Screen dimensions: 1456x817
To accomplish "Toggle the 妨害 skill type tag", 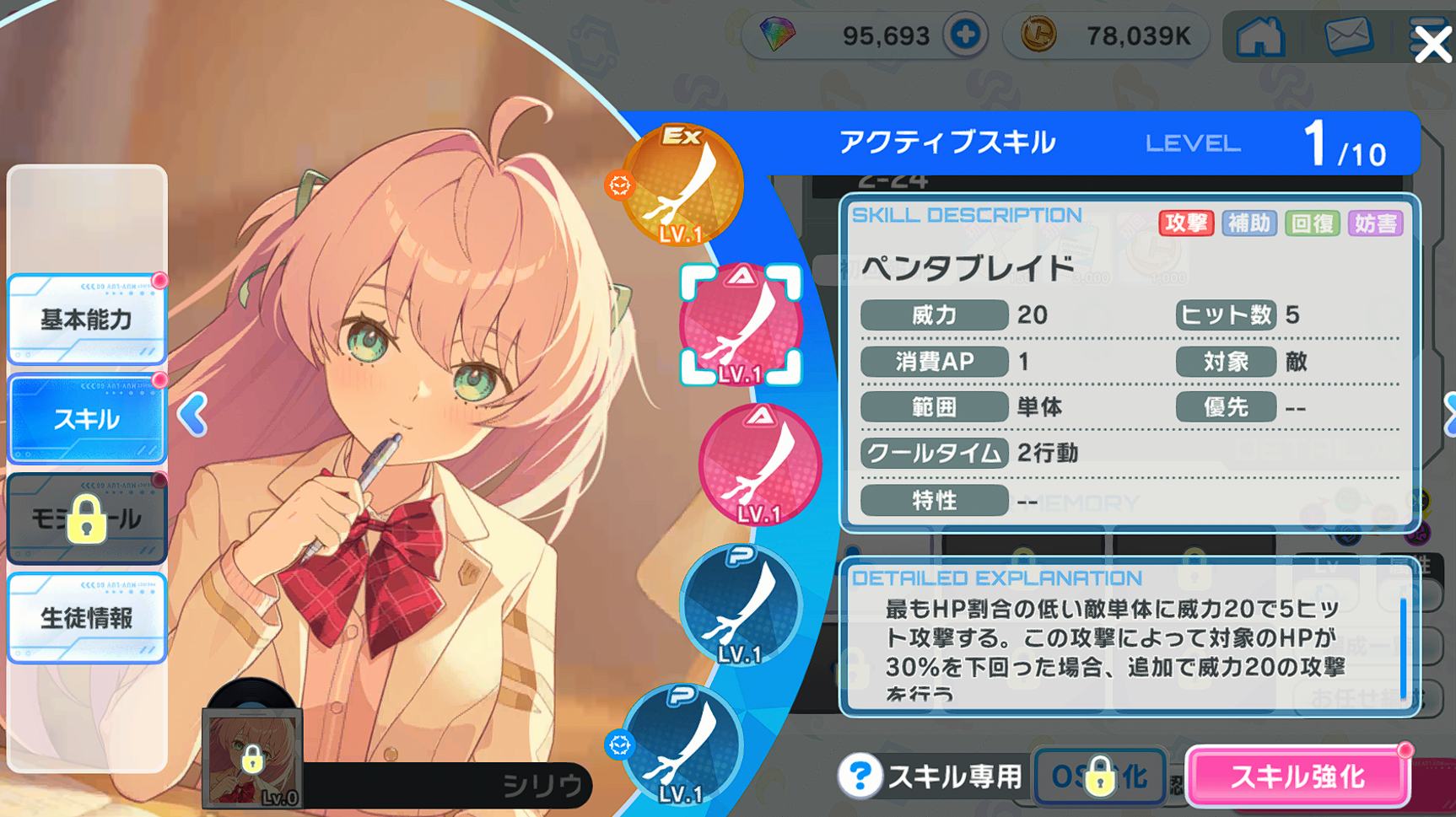I will [x=1376, y=223].
